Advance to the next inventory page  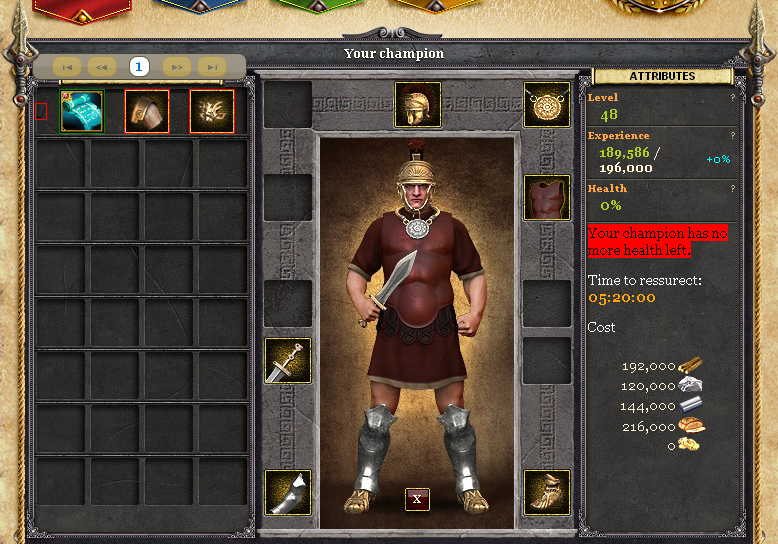(x=176, y=67)
